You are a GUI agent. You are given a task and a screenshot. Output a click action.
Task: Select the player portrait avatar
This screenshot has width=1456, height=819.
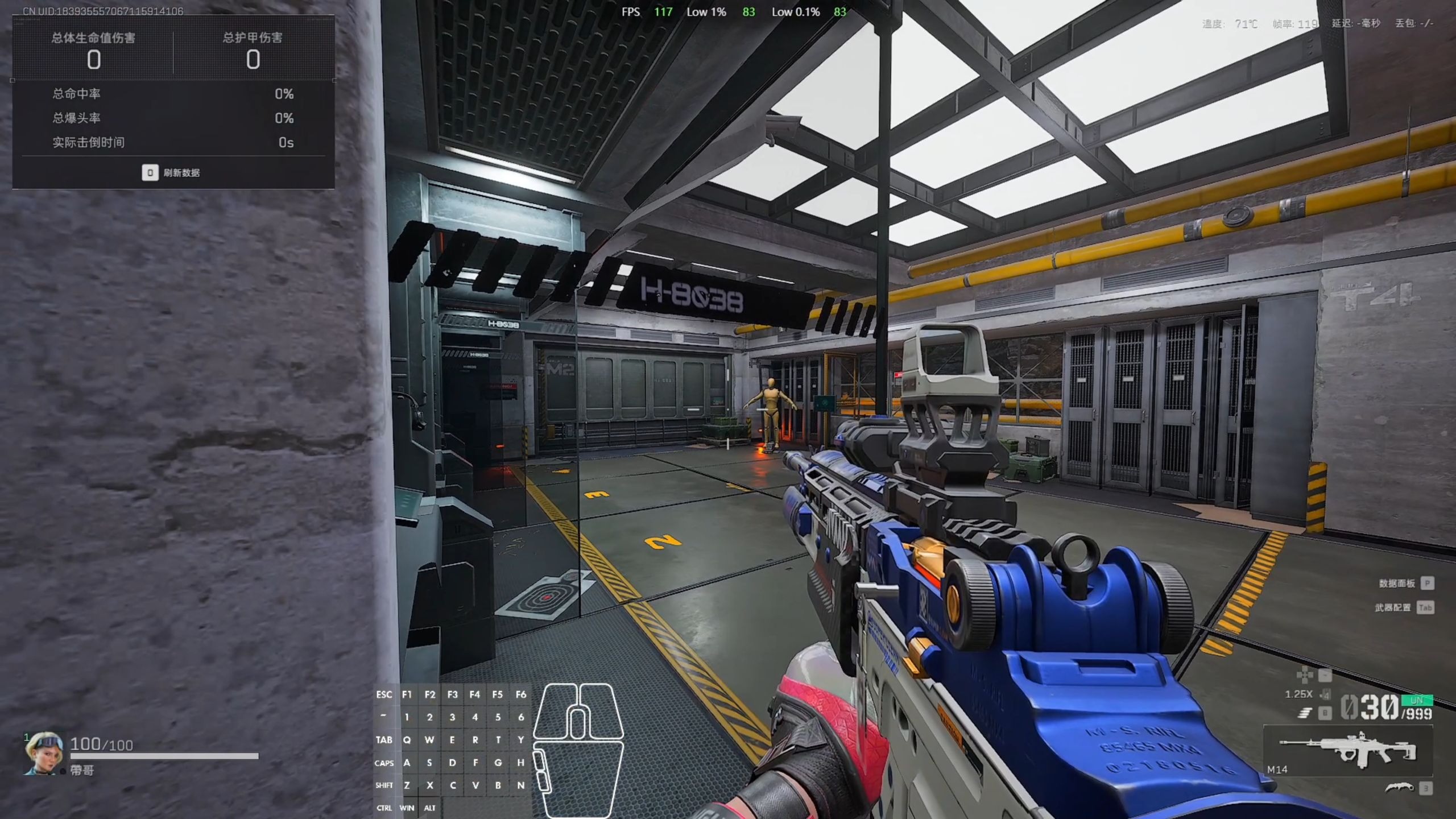point(44,752)
